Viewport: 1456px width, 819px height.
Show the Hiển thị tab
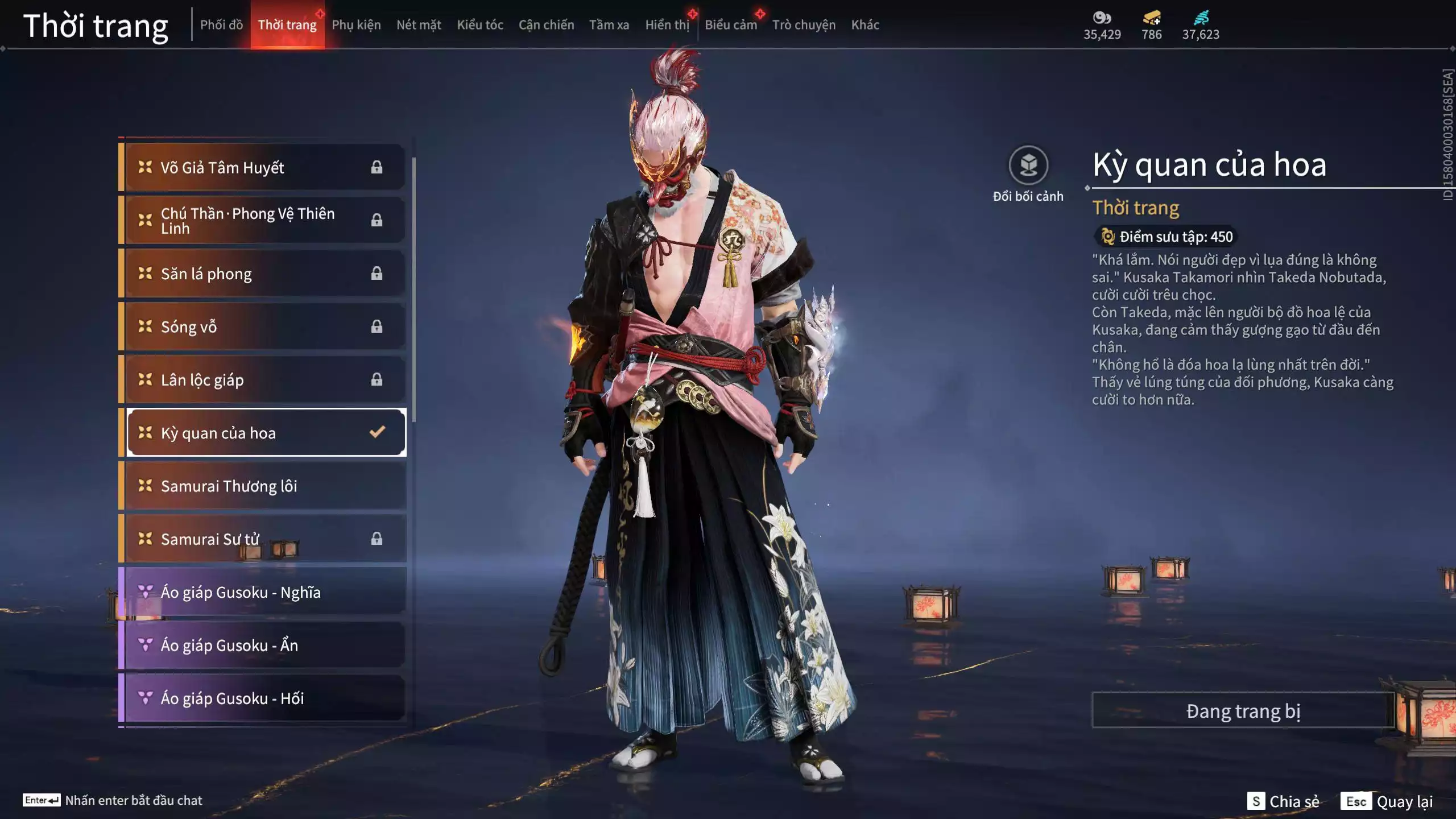coord(667,25)
